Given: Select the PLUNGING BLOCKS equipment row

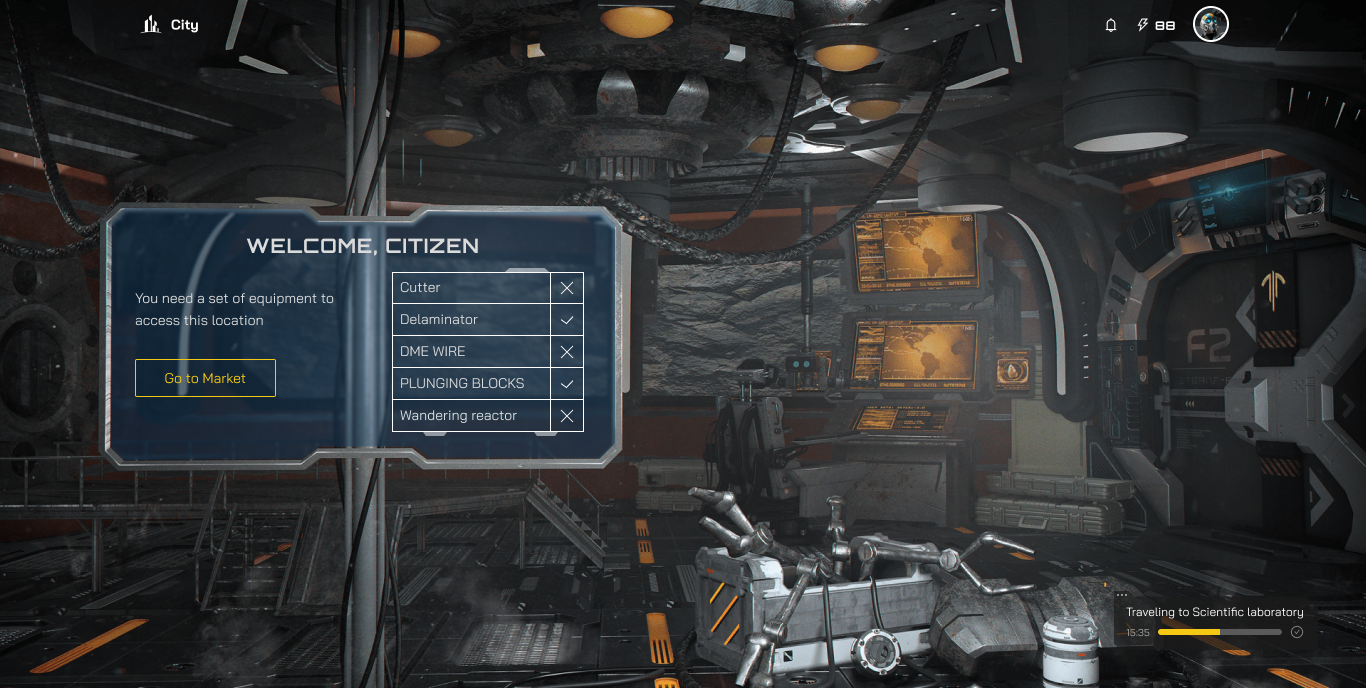Looking at the screenshot, I should coord(471,384).
